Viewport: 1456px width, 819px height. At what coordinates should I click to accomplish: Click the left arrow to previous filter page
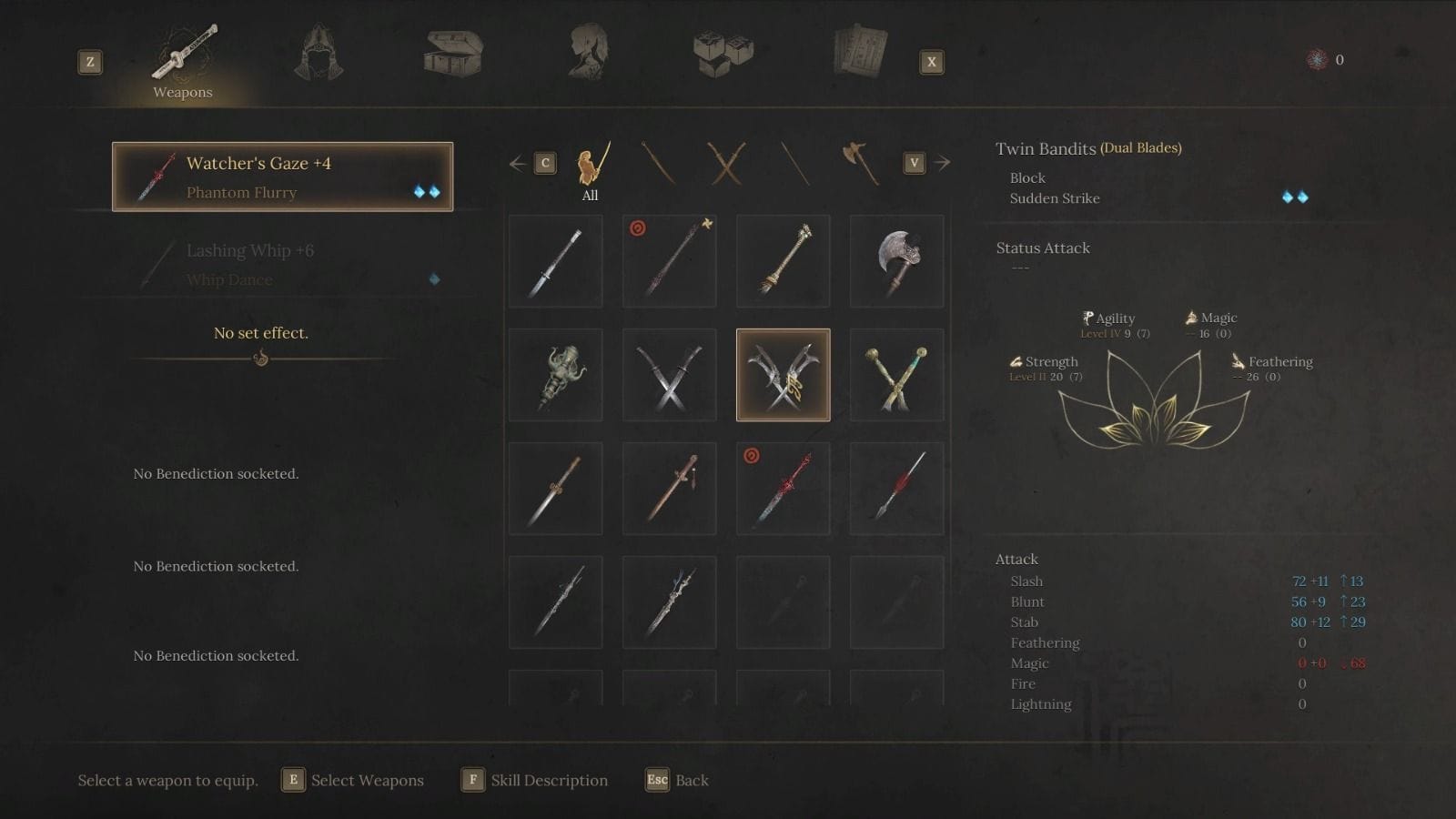point(516,162)
